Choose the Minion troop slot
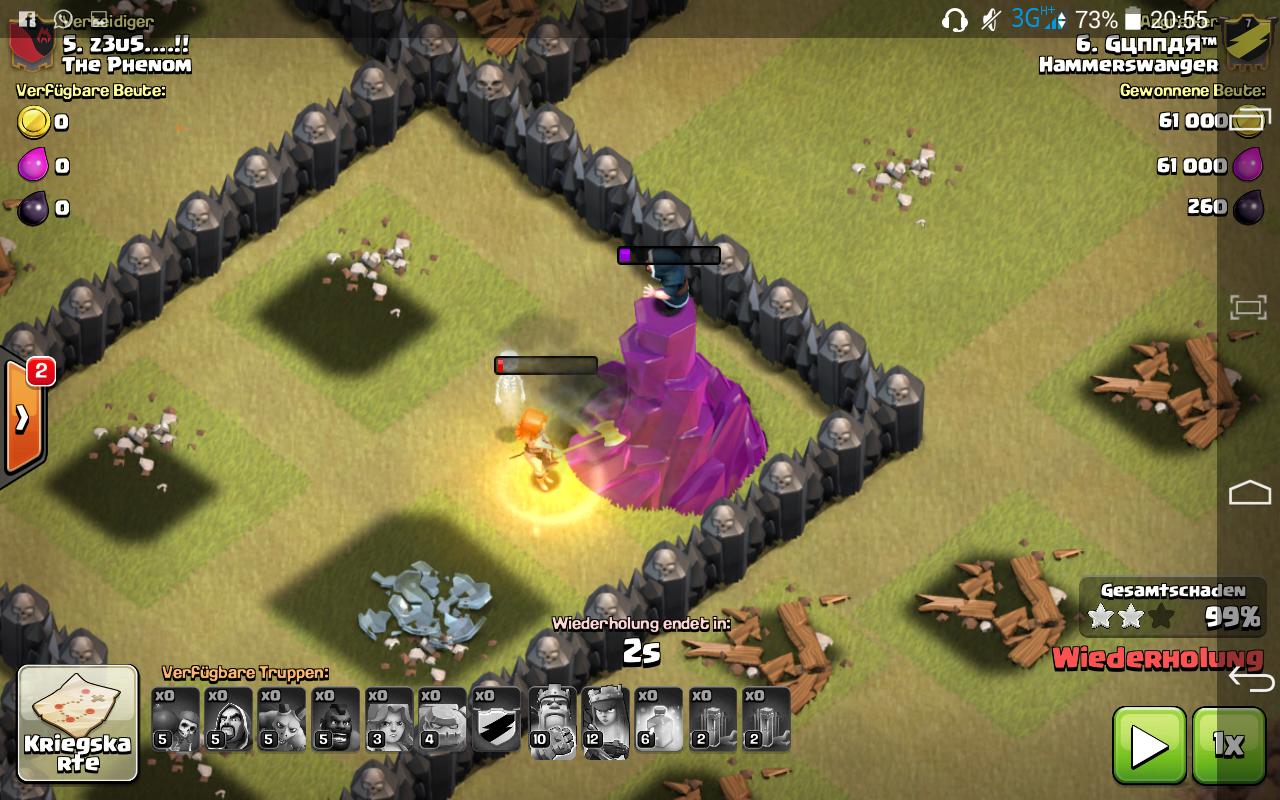The width and height of the screenshot is (1280, 800). coord(283,719)
